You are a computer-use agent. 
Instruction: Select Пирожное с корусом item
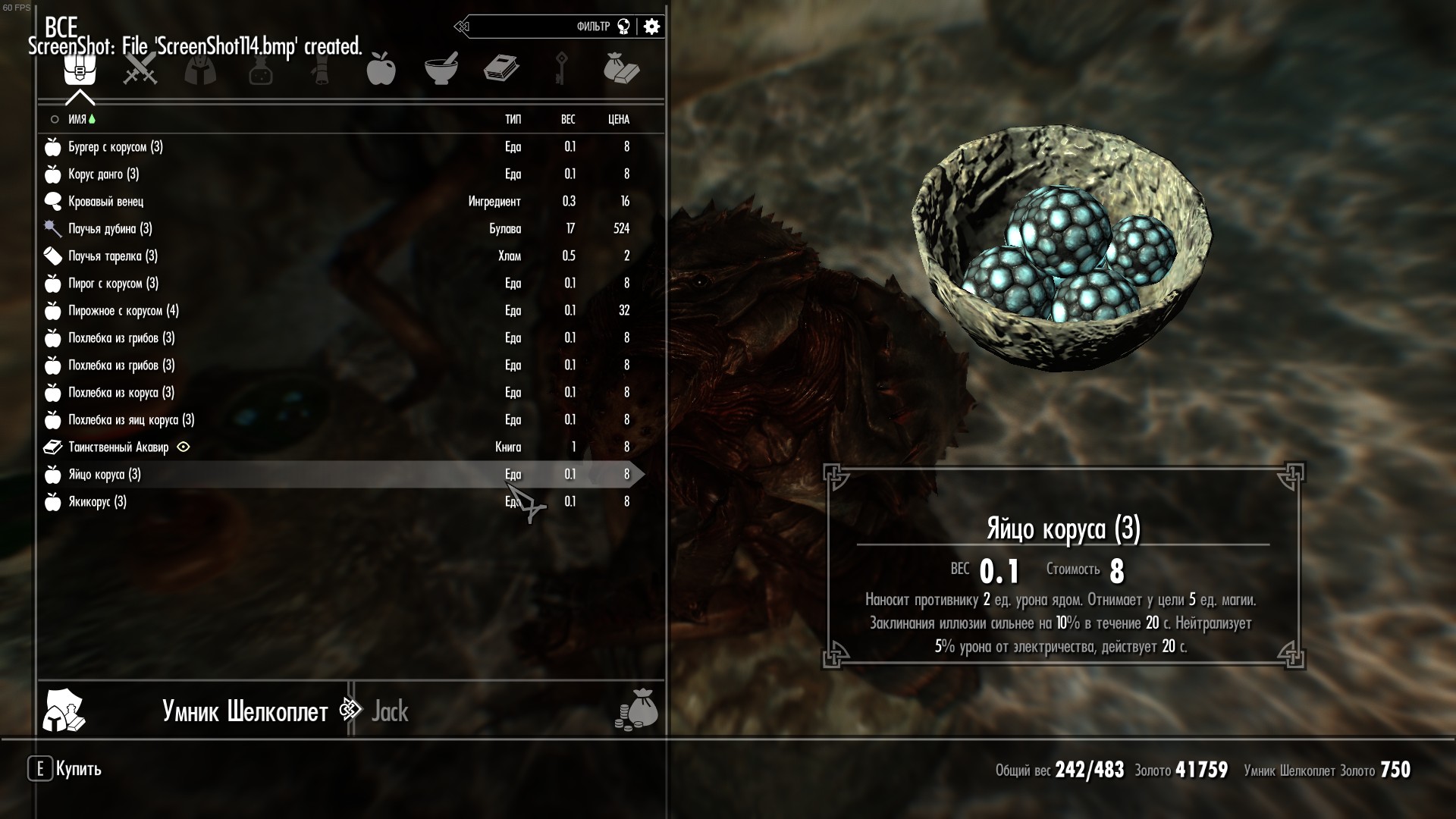123,311
